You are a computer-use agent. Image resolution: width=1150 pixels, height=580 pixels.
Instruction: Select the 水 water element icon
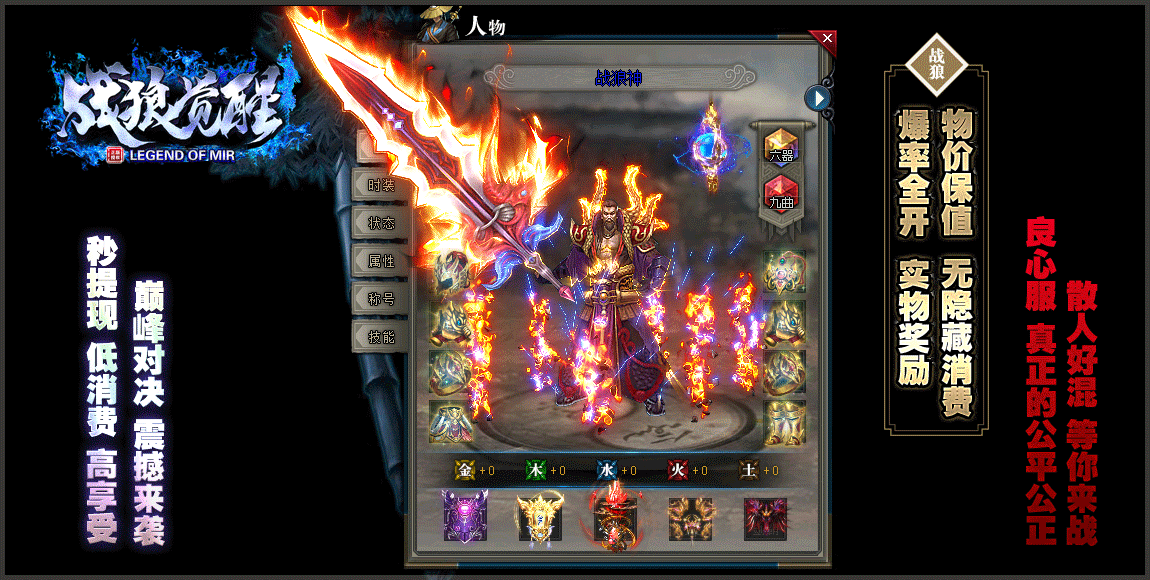click(x=606, y=470)
